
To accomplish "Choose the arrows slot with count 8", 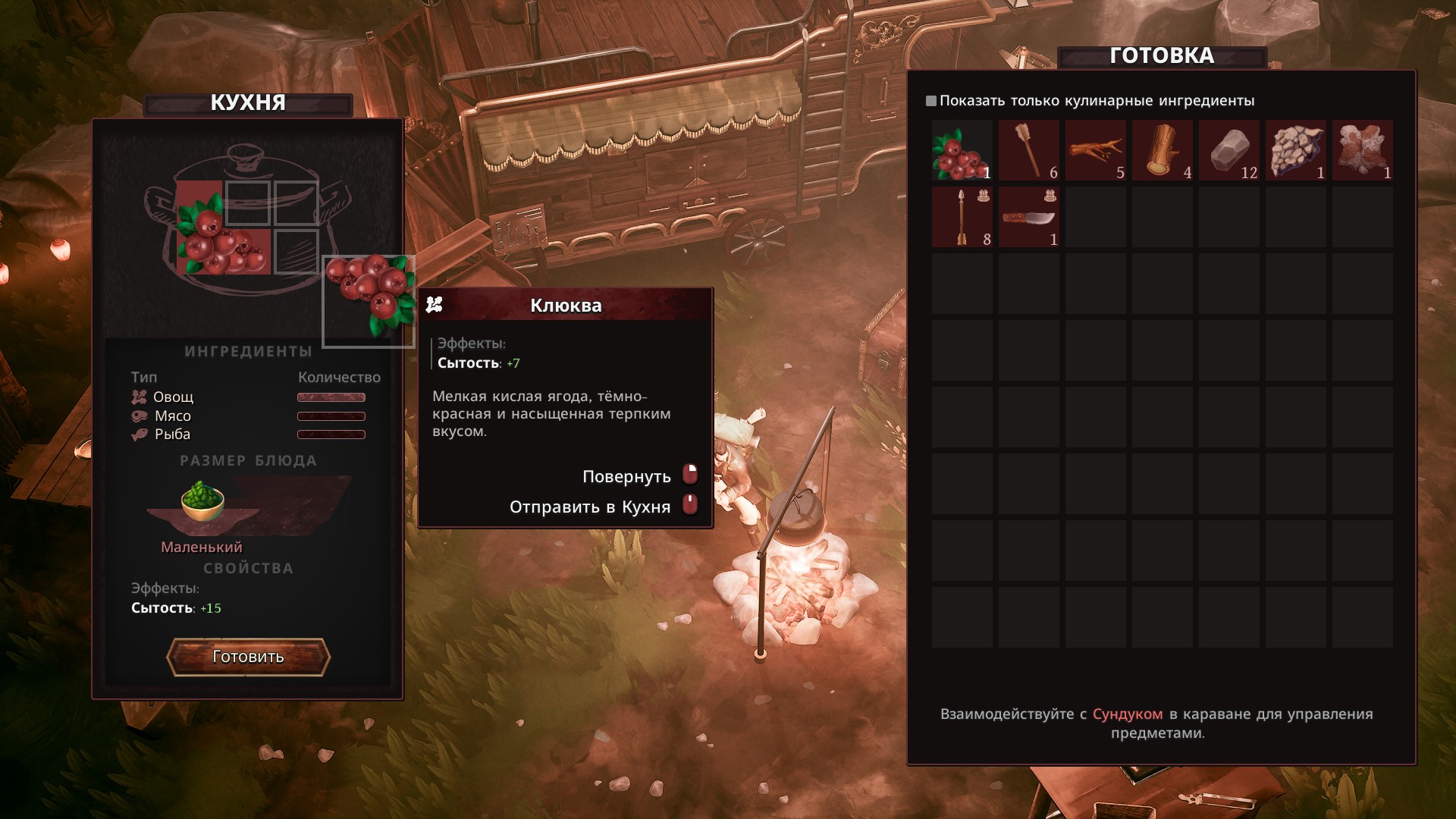I will tap(962, 217).
